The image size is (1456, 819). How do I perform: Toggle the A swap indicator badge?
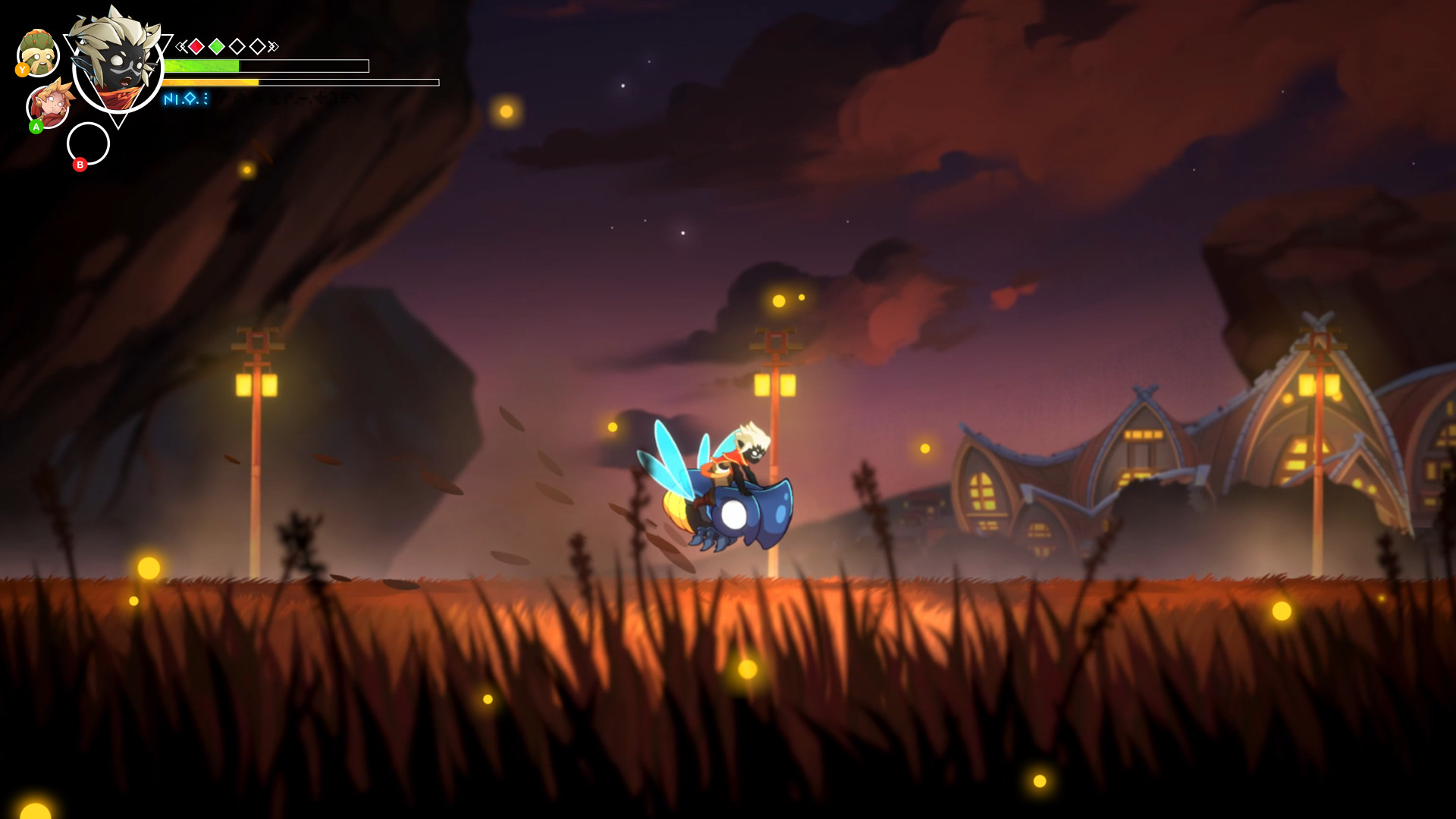click(x=36, y=127)
